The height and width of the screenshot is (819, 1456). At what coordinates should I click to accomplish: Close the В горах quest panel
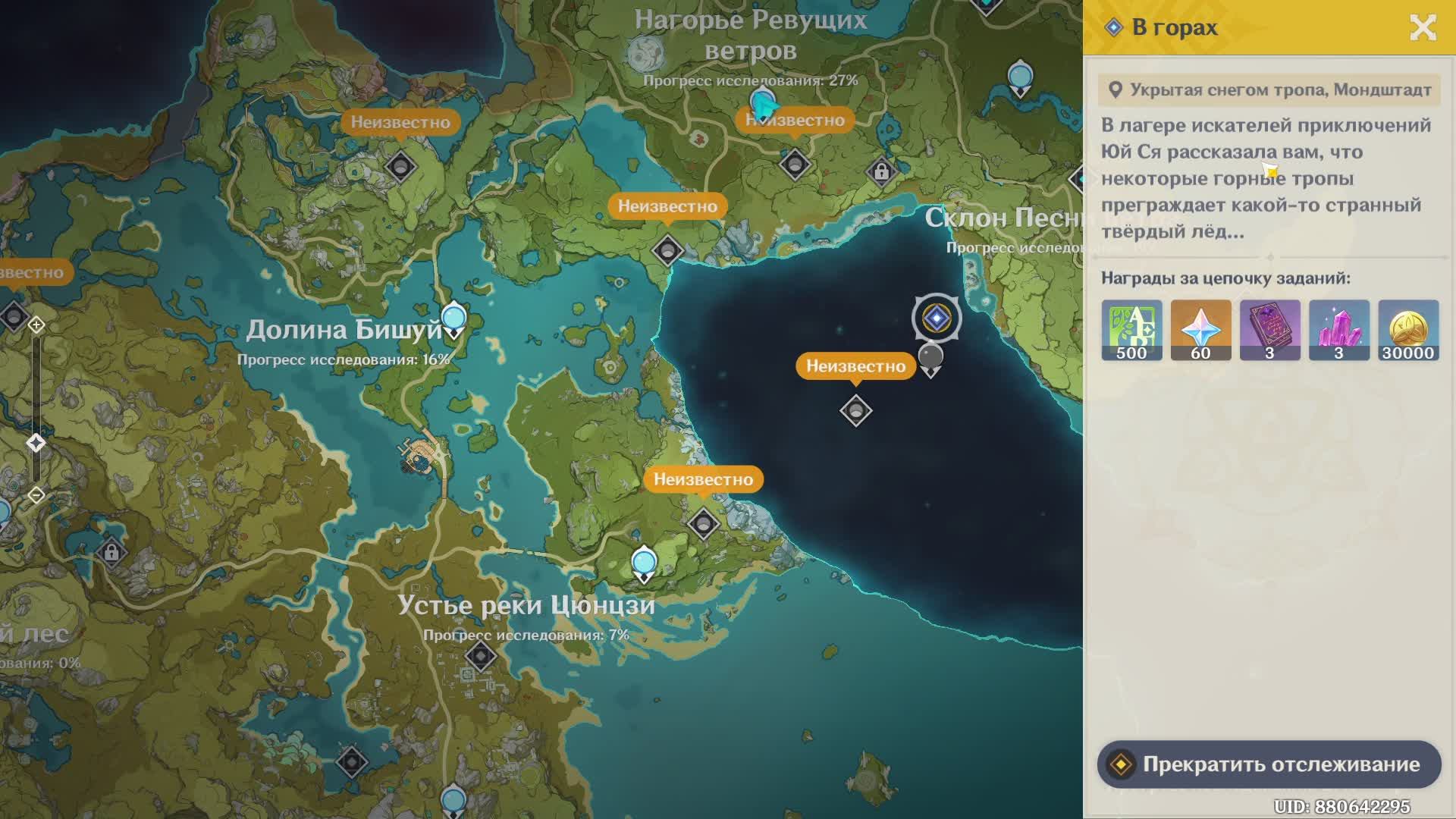(1423, 28)
